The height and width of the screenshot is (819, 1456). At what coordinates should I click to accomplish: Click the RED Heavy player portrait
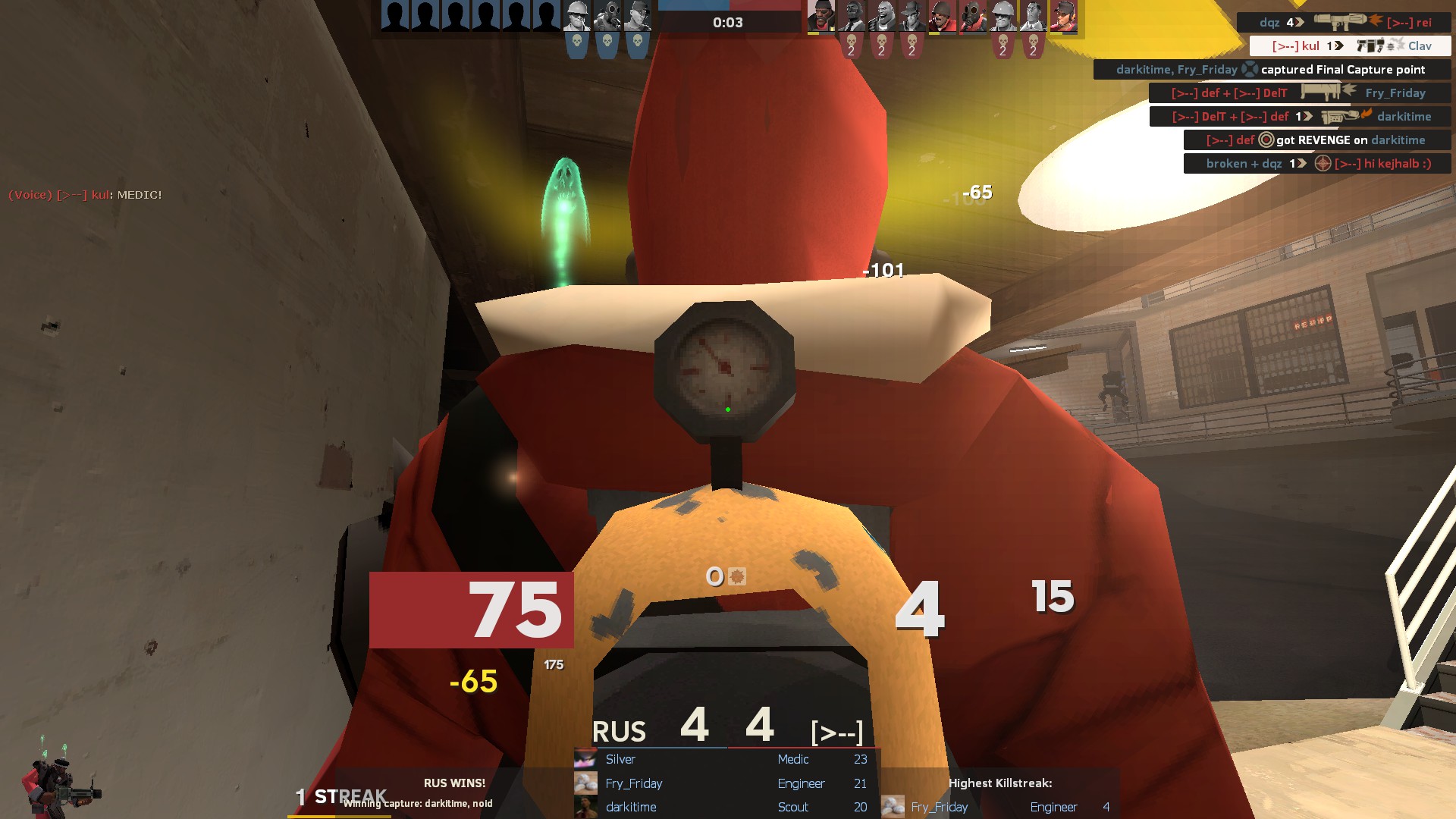click(x=881, y=16)
